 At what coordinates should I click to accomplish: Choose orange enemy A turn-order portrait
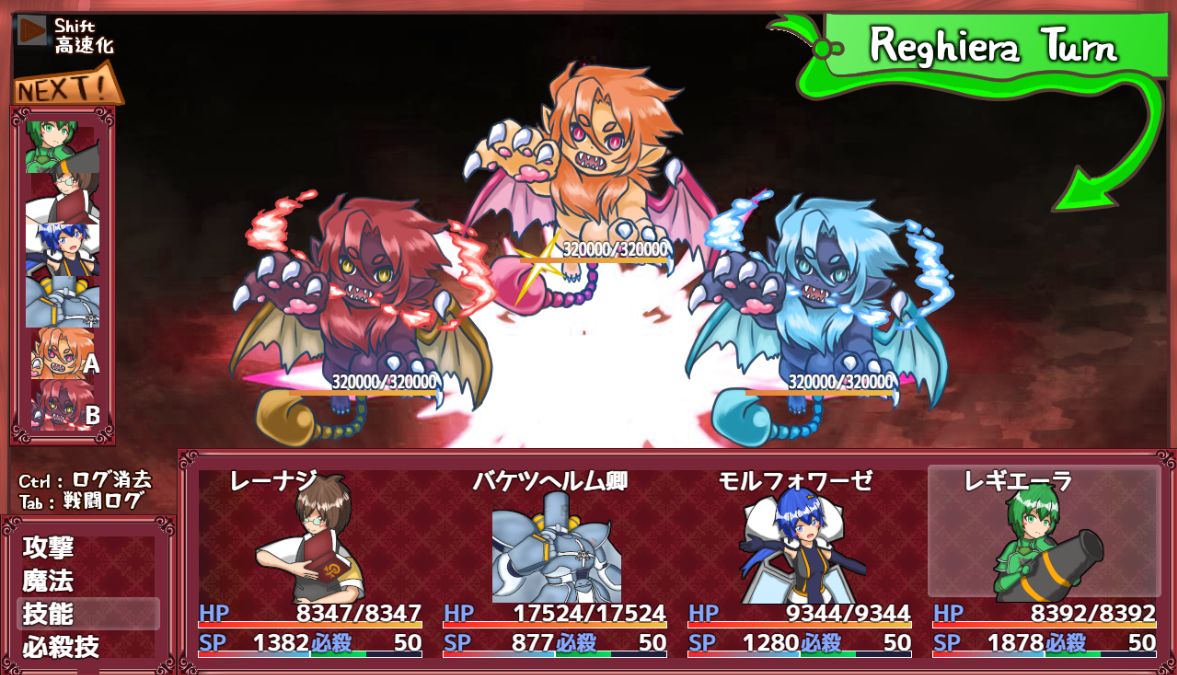(x=62, y=353)
